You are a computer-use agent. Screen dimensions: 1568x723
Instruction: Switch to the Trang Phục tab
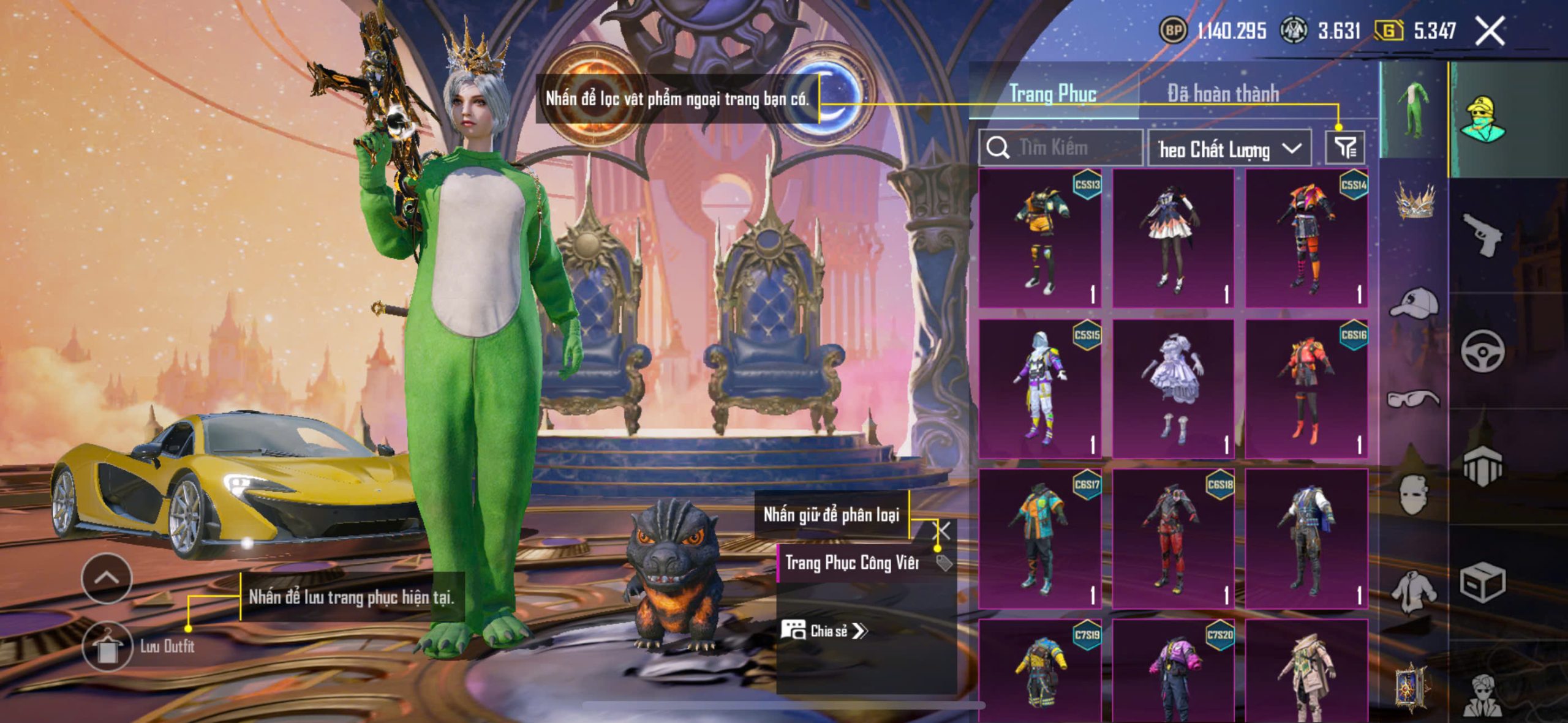point(1052,94)
